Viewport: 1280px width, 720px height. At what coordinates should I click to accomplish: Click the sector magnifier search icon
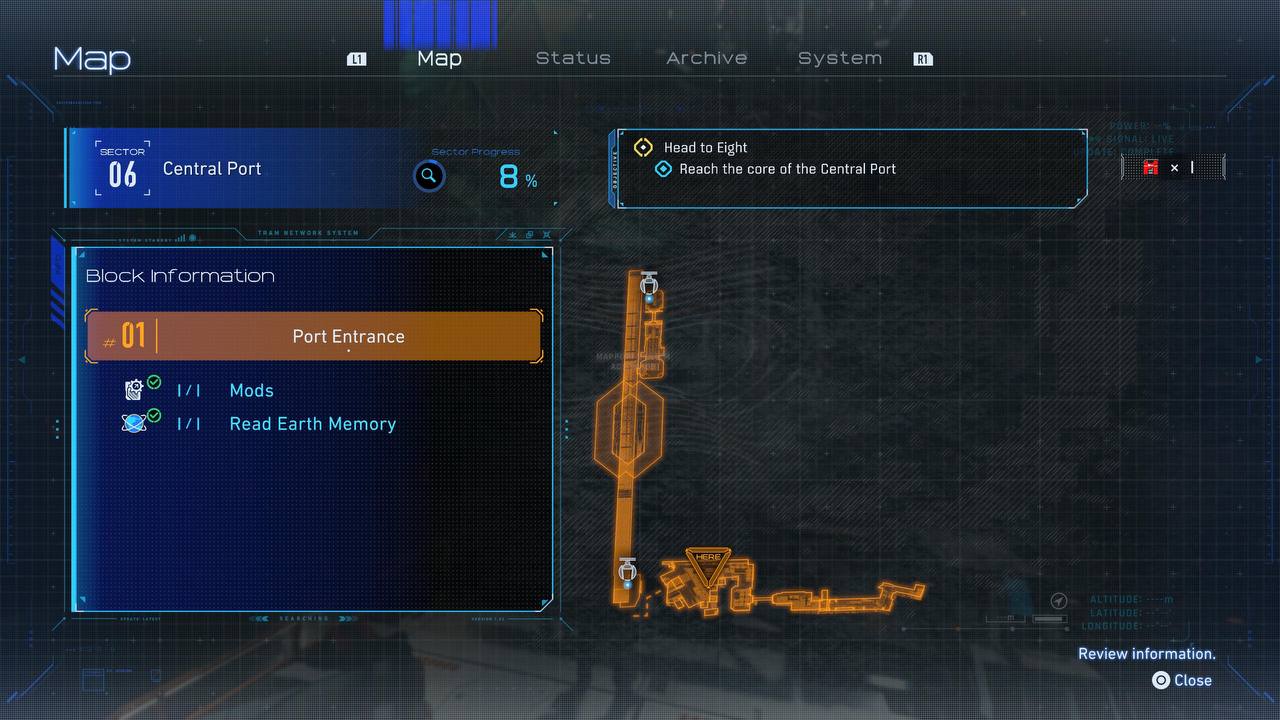point(429,177)
